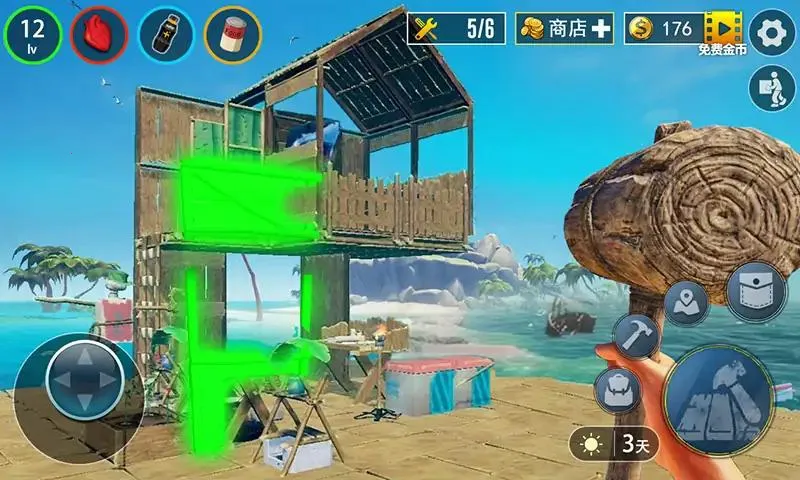The image size is (800, 480).
Task: Tap the water bottle thirst icon
Action: point(166,34)
